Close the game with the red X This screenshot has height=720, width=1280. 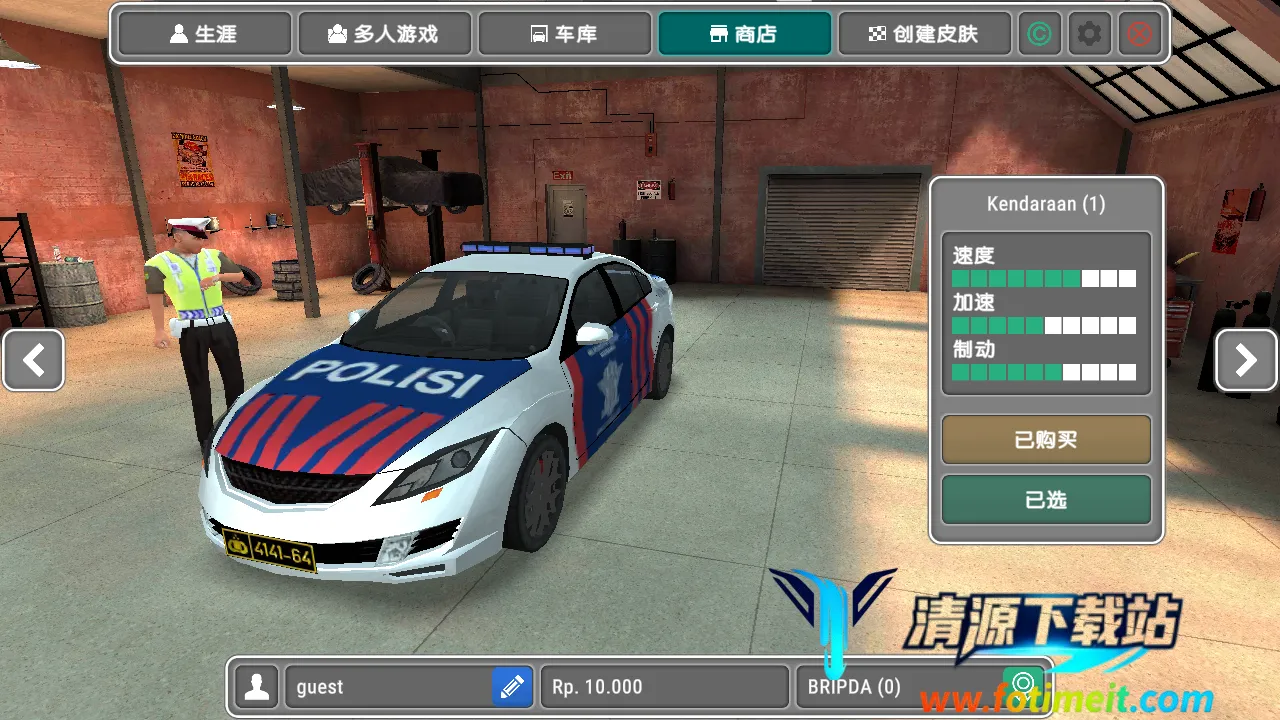[x=1139, y=34]
